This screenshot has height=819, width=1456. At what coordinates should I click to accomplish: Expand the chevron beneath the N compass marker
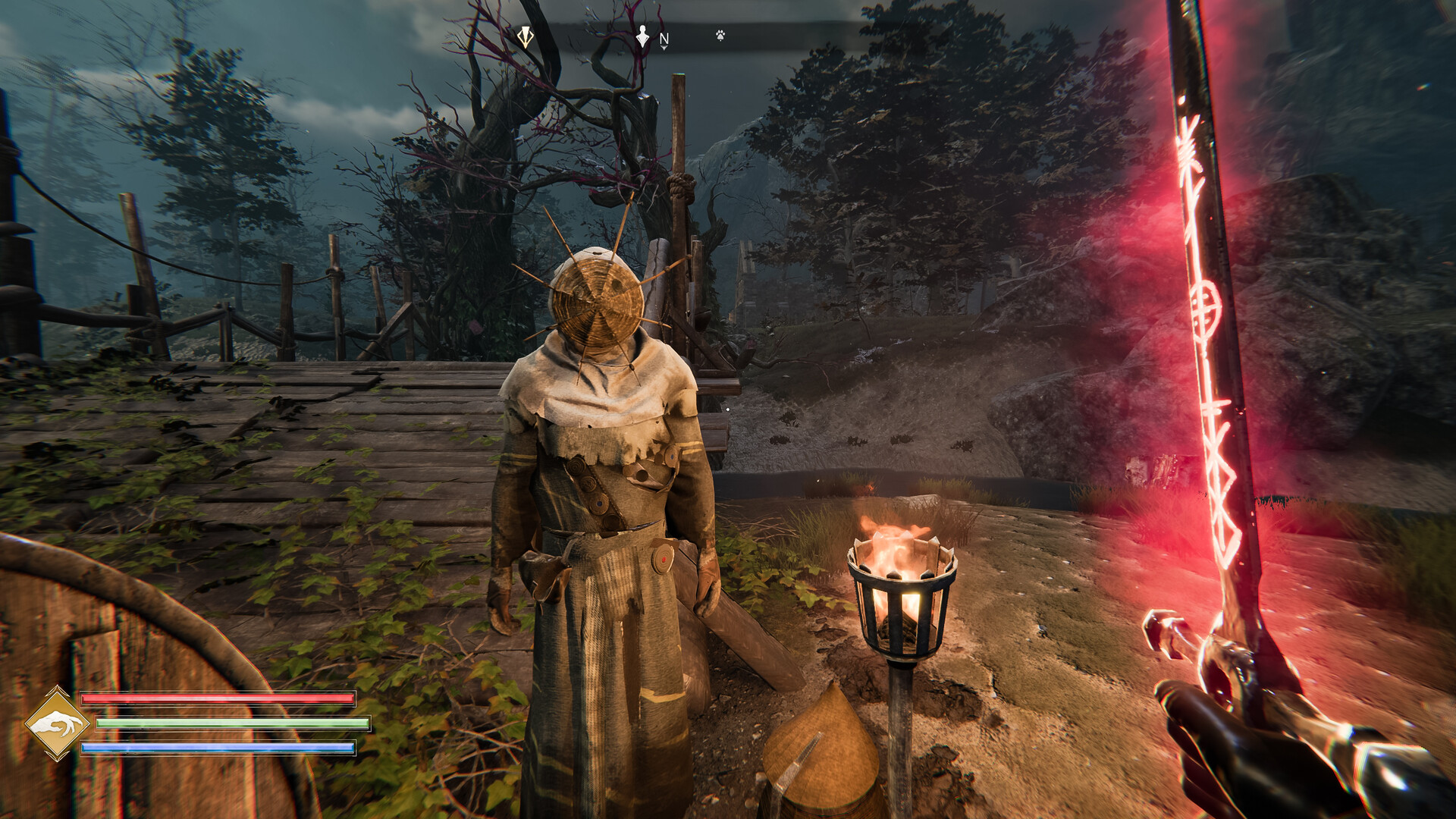[663, 48]
